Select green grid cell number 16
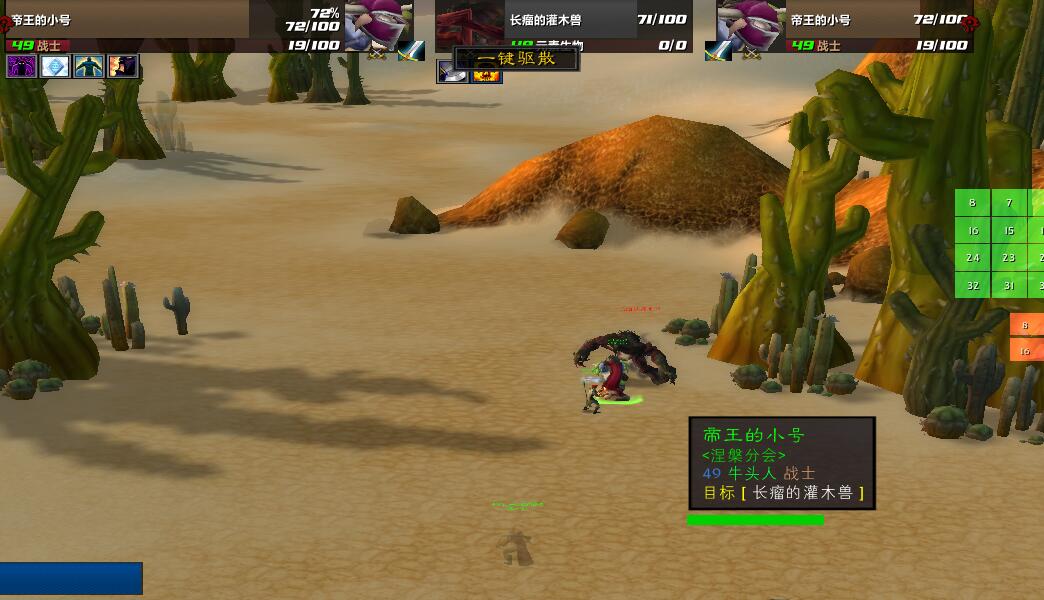 tap(972, 231)
